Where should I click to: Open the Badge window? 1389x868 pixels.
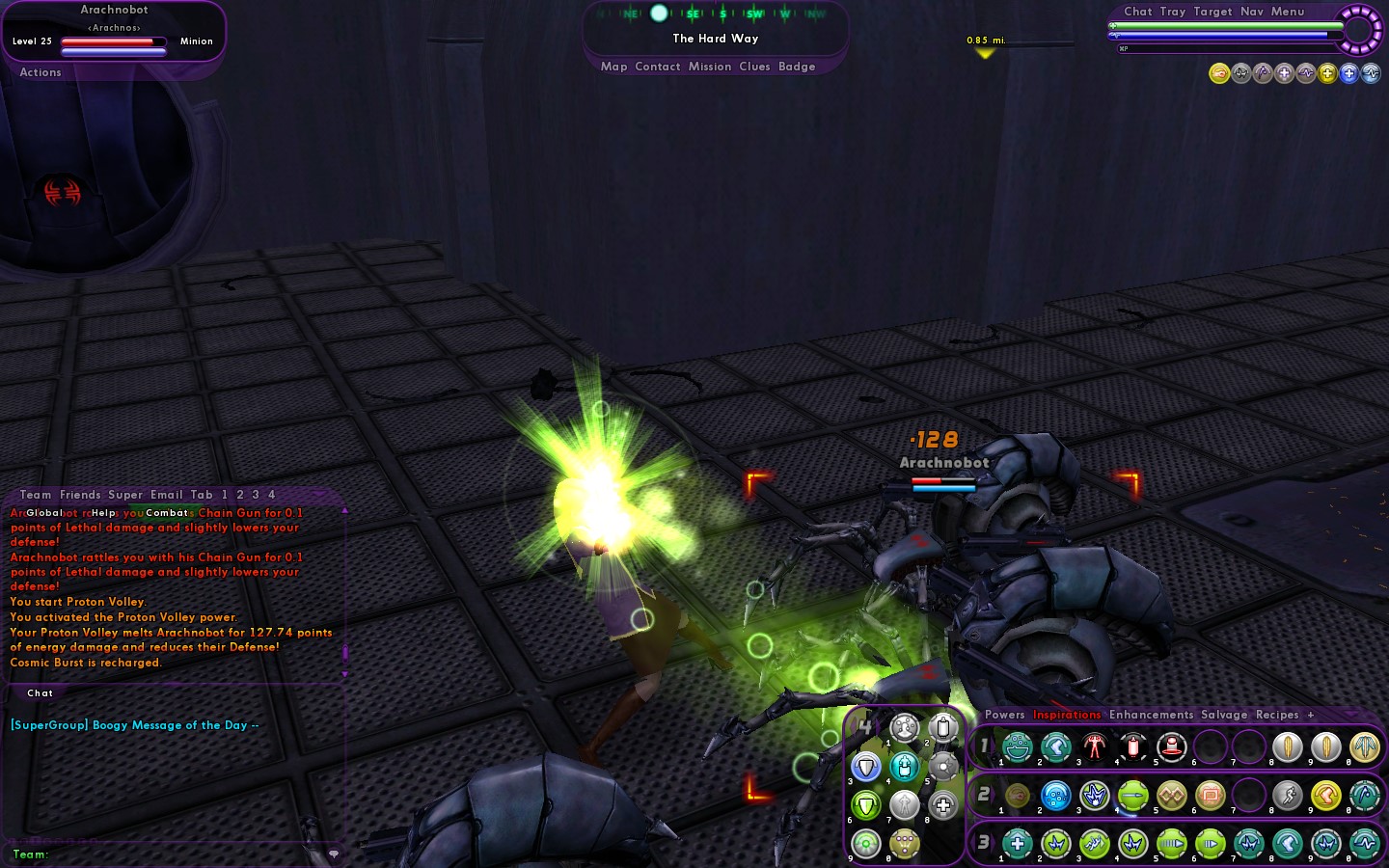[797, 67]
